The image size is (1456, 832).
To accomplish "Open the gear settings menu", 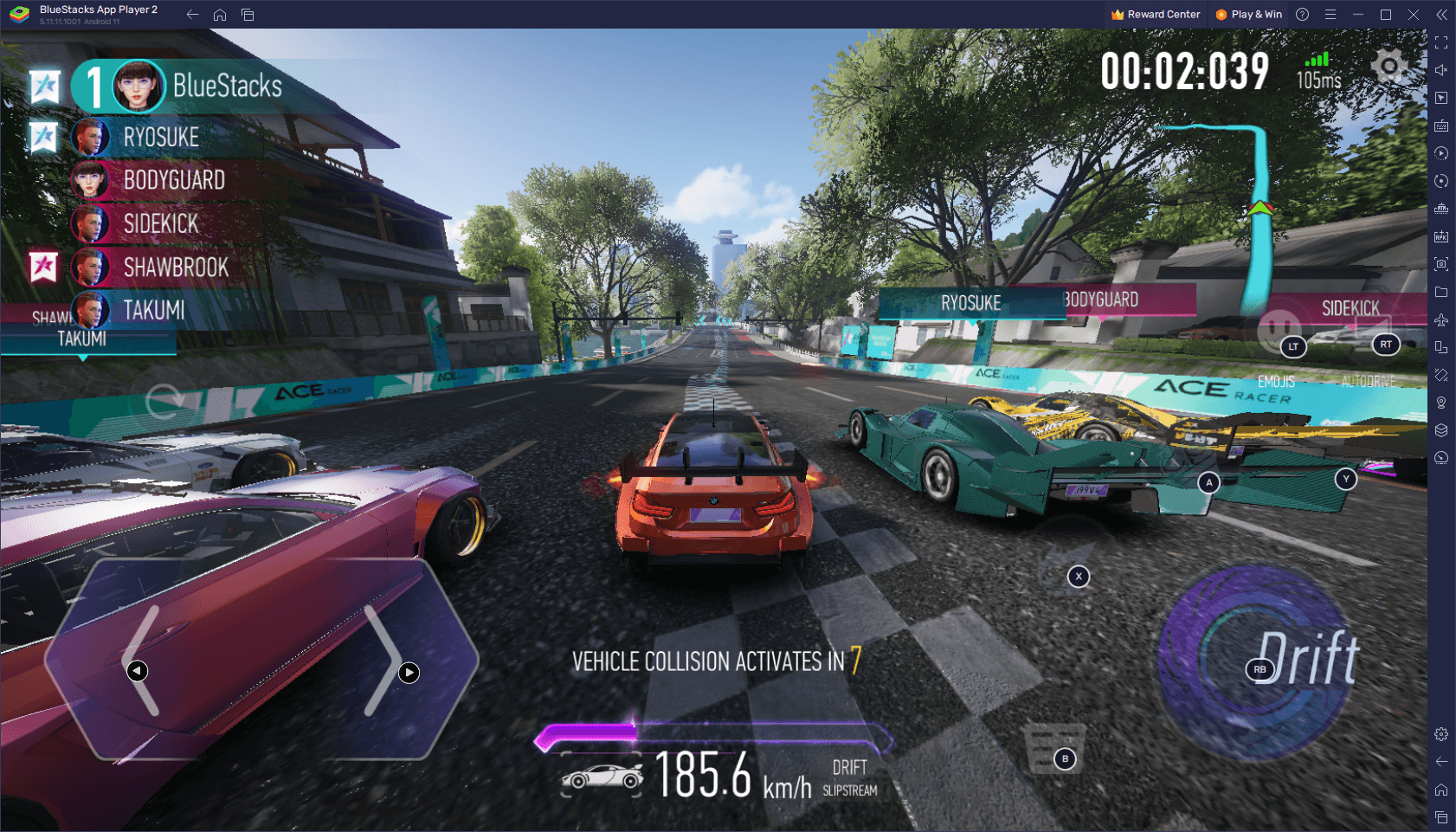I will [x=1389, y=66].
